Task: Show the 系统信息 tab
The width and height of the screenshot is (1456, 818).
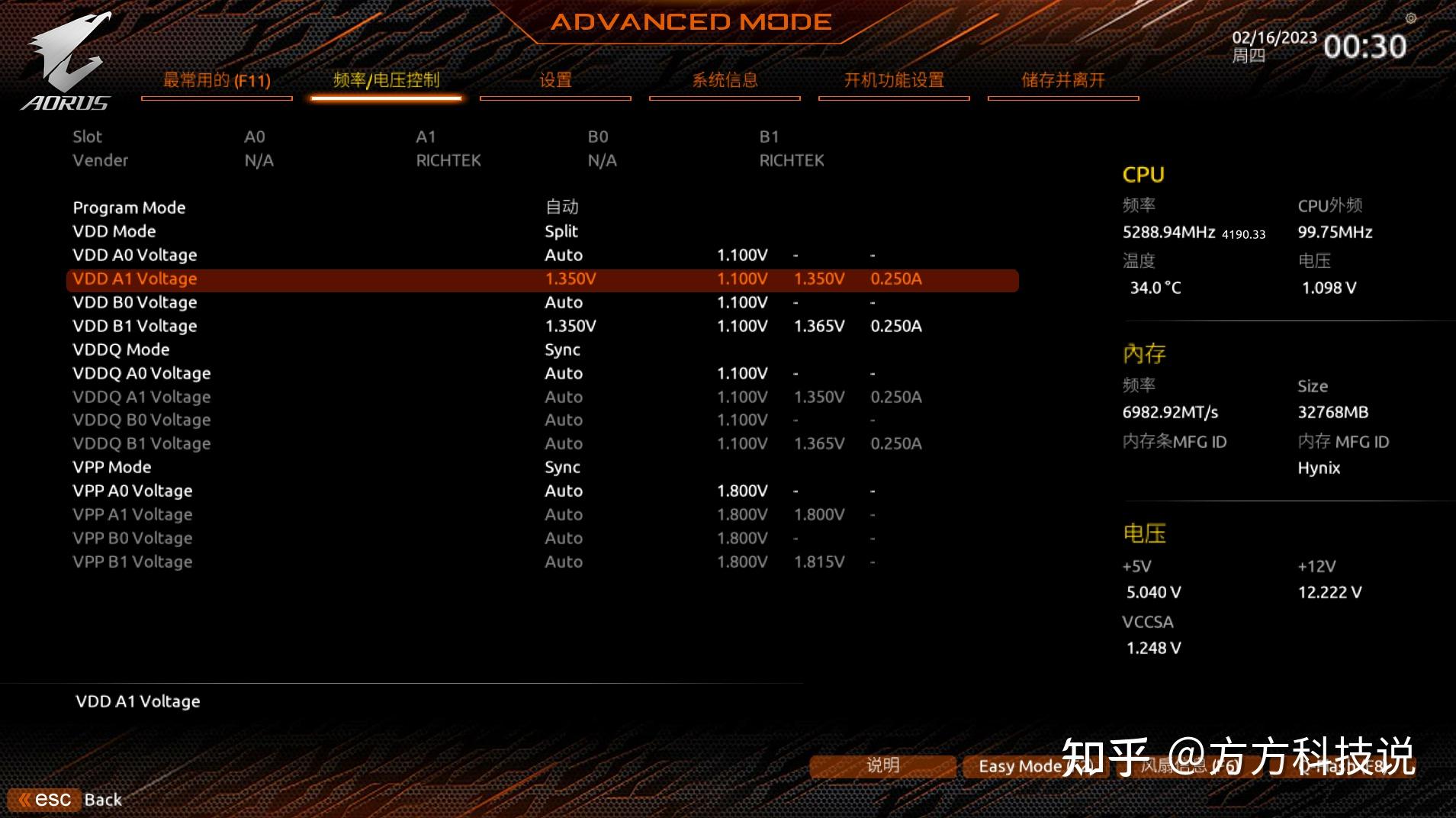Action: tap(725, 81)
